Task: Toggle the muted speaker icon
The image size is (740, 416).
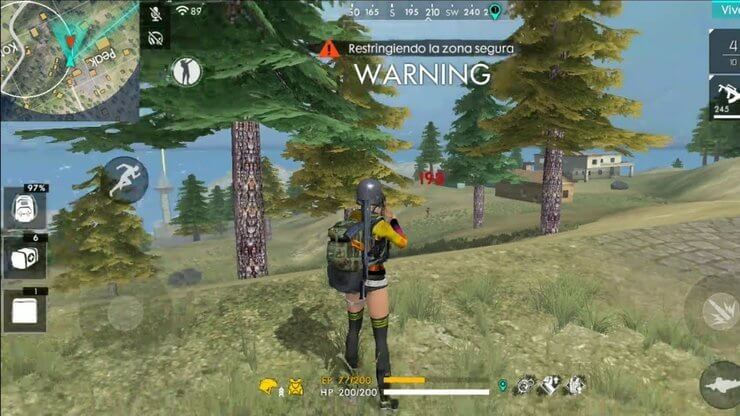Action: point(156,38)
